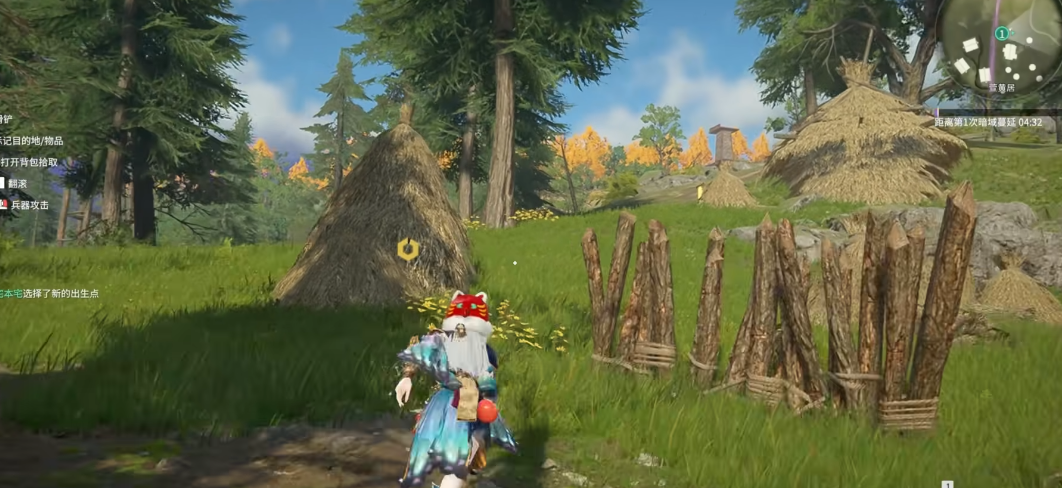This screenshot has width=1062, height=488.
Task: Select the green numbered 1 minimap marker
Action: point(1001,34)
